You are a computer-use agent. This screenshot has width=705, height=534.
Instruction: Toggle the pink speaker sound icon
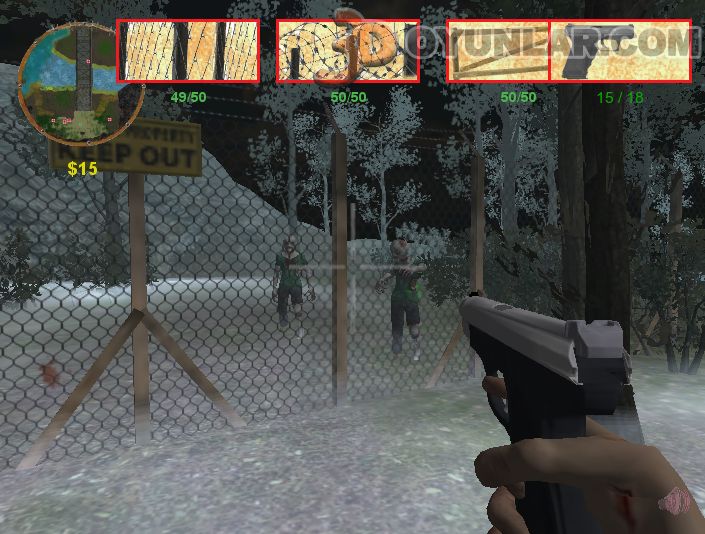tap(679, 499)
